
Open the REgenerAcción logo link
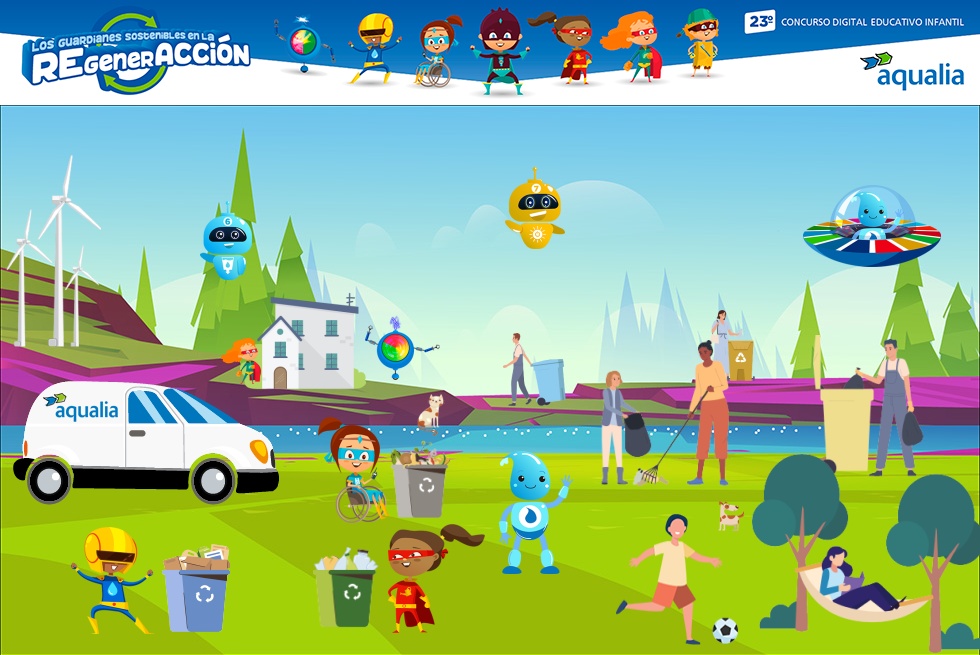[x=136, y=52]
